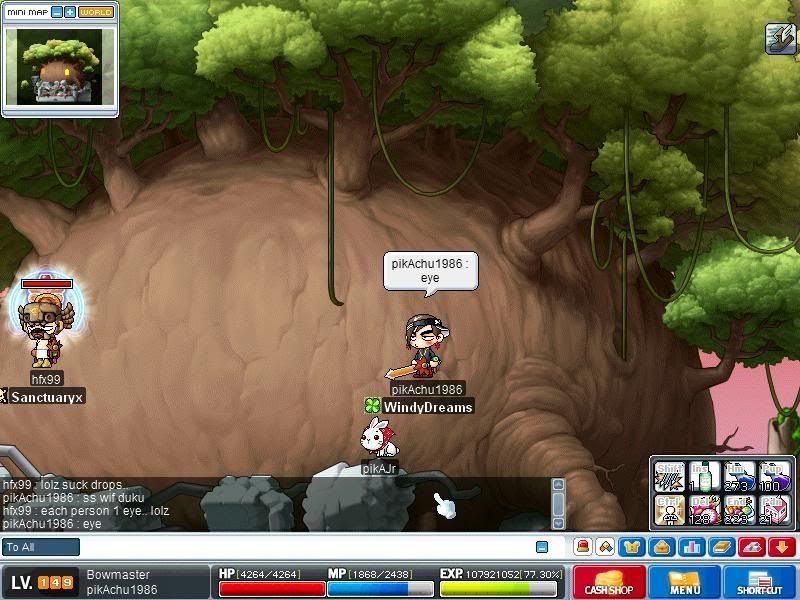Open the Menu button
This screenshot has width=800, height=600.
[x=685, y=582]
